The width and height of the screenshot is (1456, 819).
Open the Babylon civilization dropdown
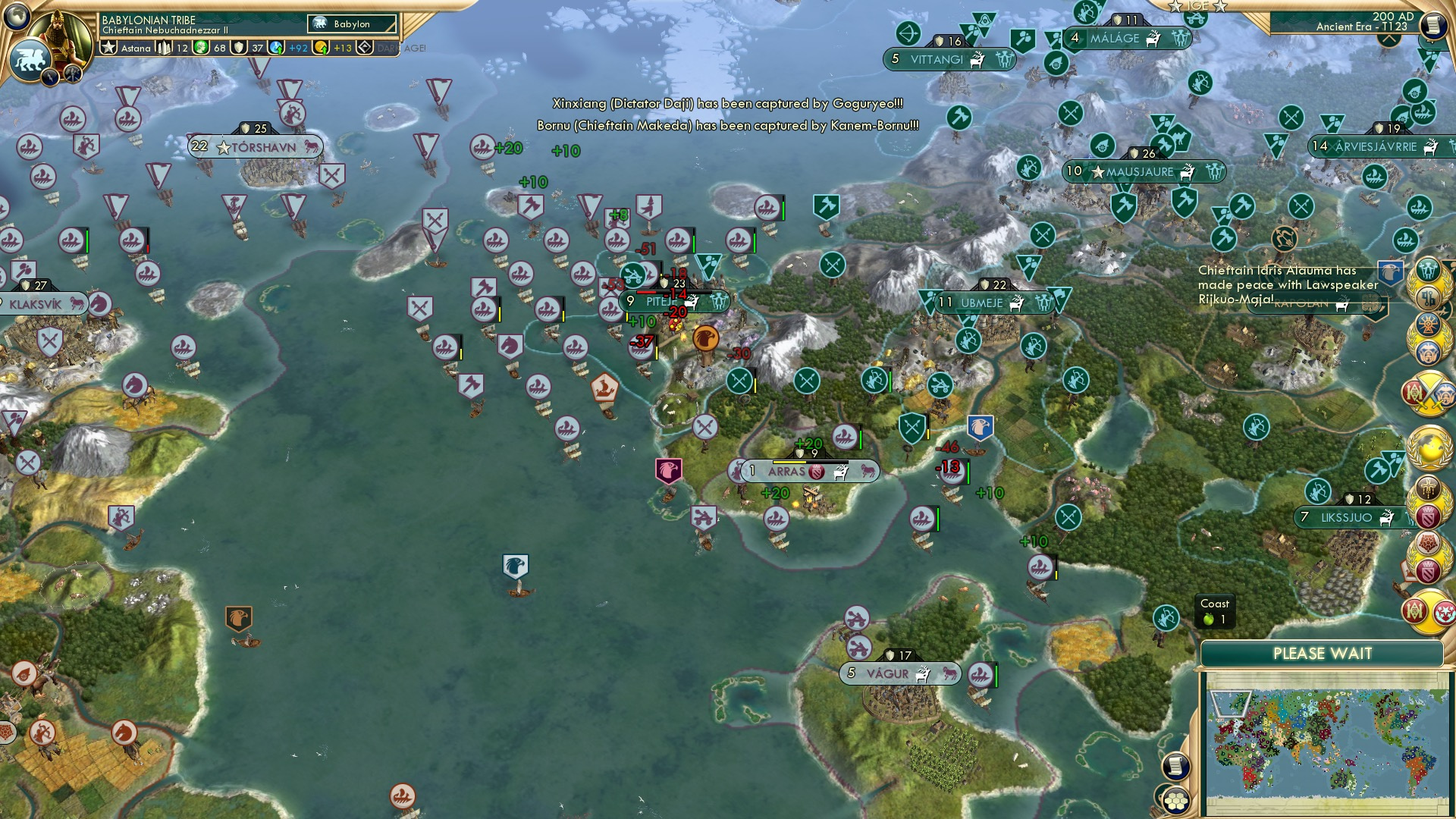pyautogui.click(x=353, y=24)
